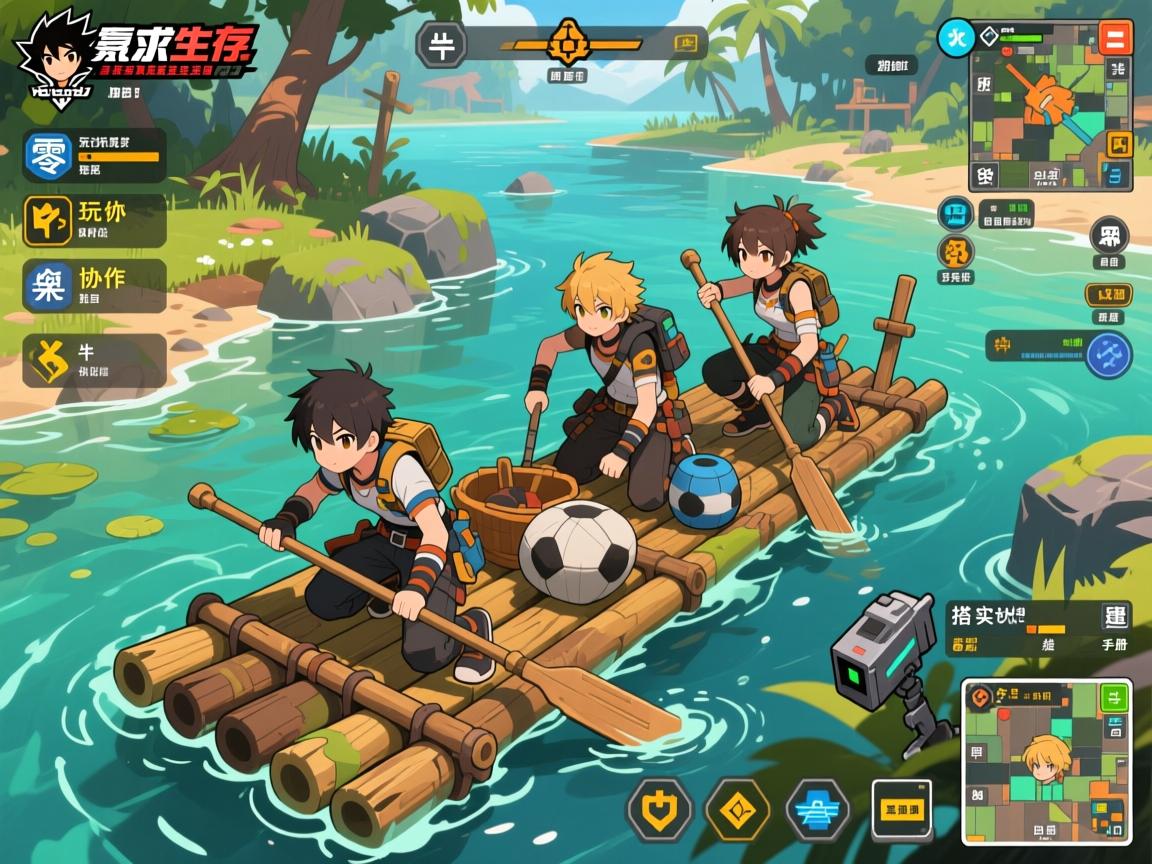1152x864 pixels.
Task: Click the hexagon 牛 button at top center
Action: click(x=441, y=45)
